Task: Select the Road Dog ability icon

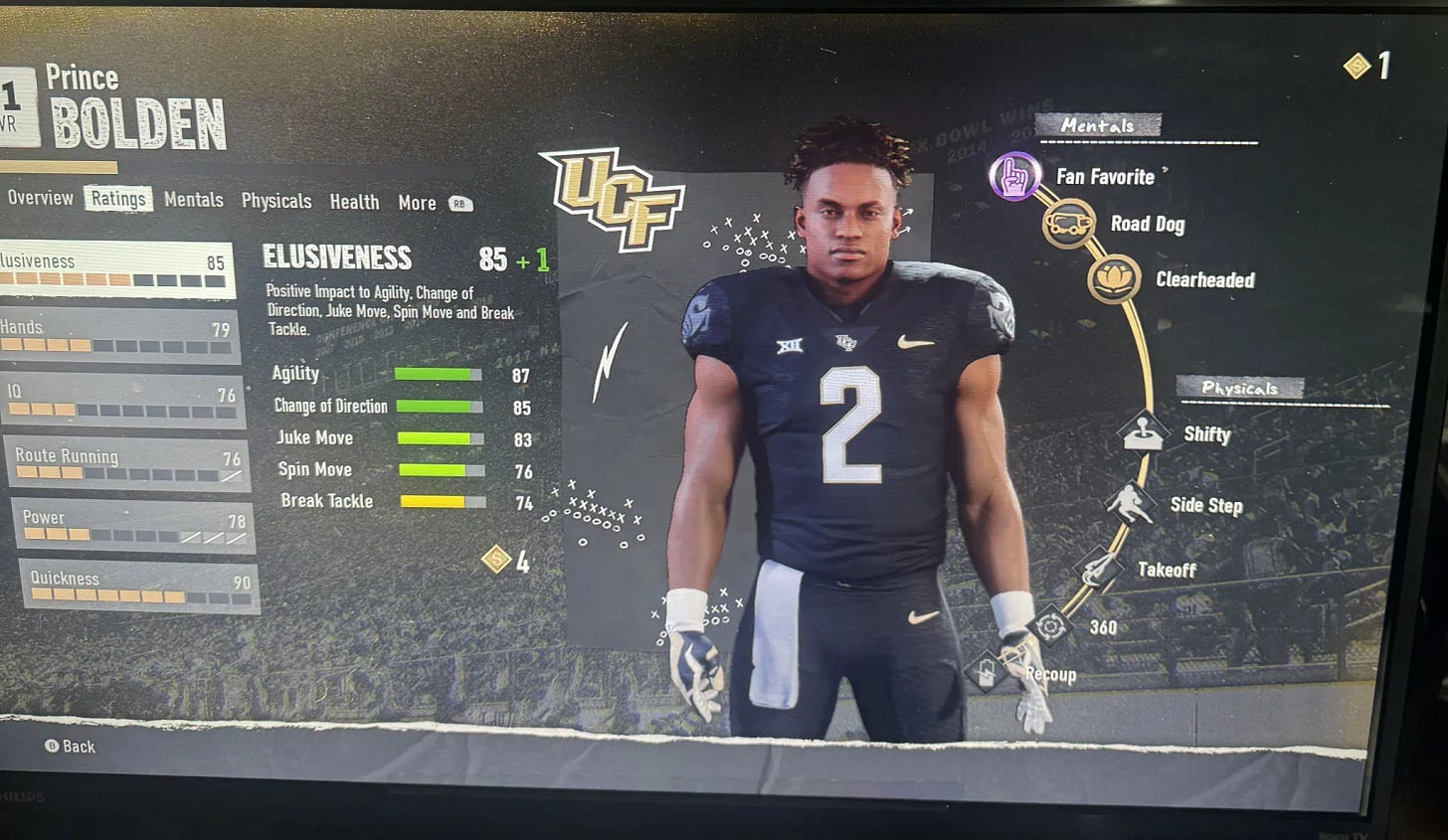Action: click(x=1067, y=224)
